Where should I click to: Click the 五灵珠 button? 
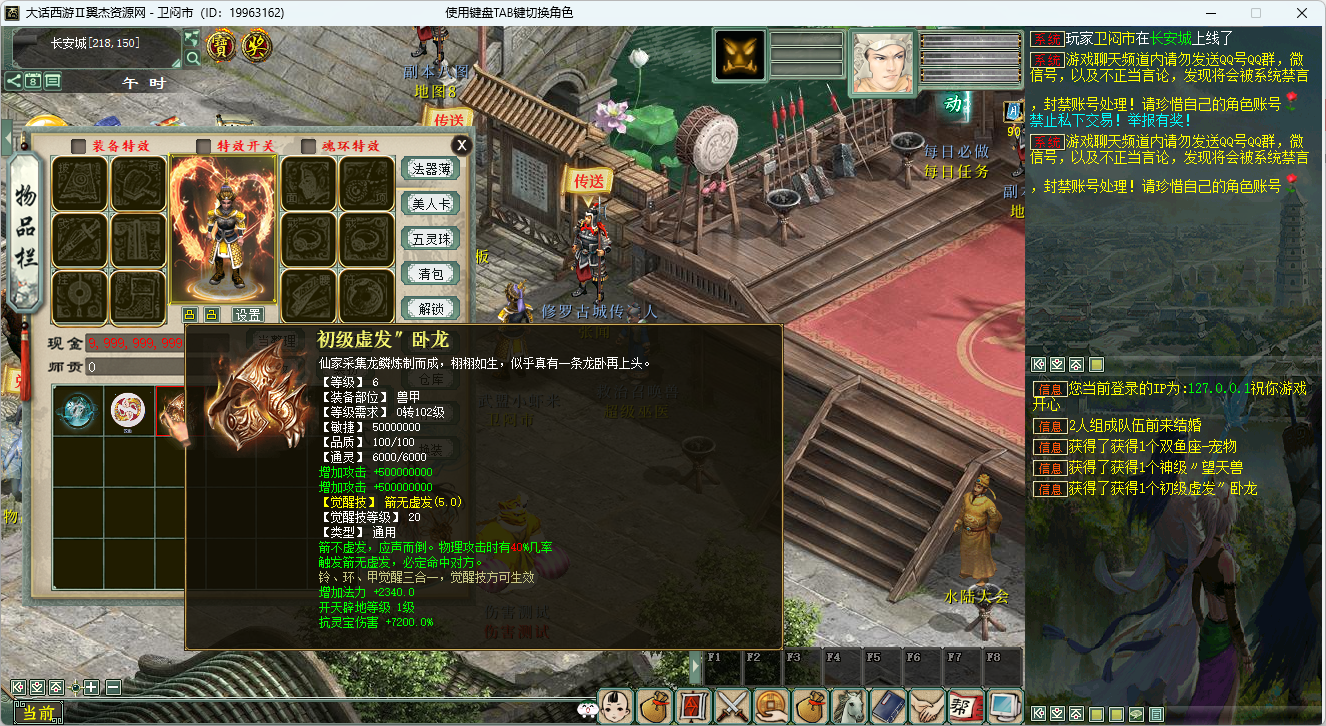(430, 238)
